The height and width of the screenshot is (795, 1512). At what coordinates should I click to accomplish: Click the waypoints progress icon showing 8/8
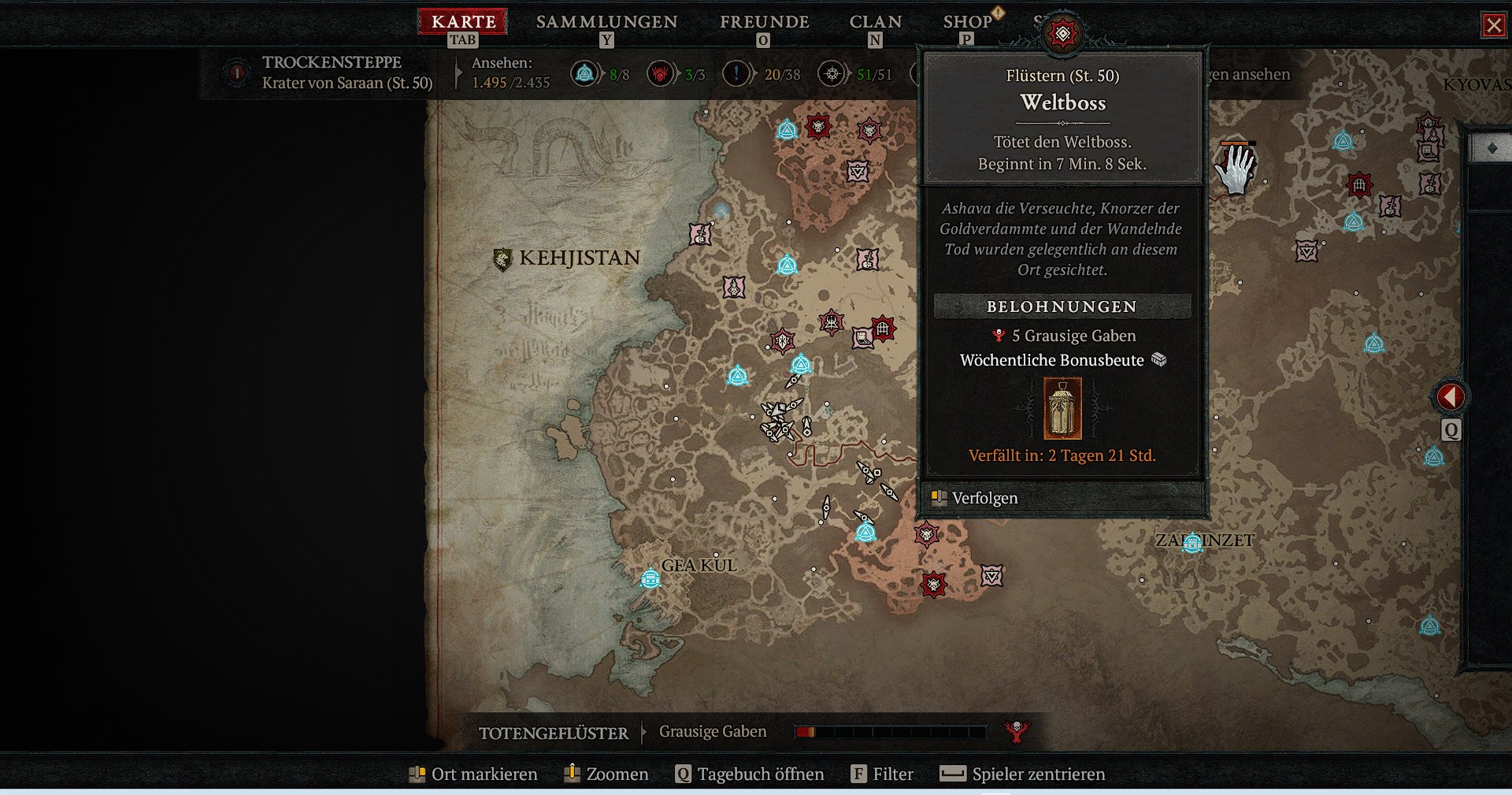584,74
